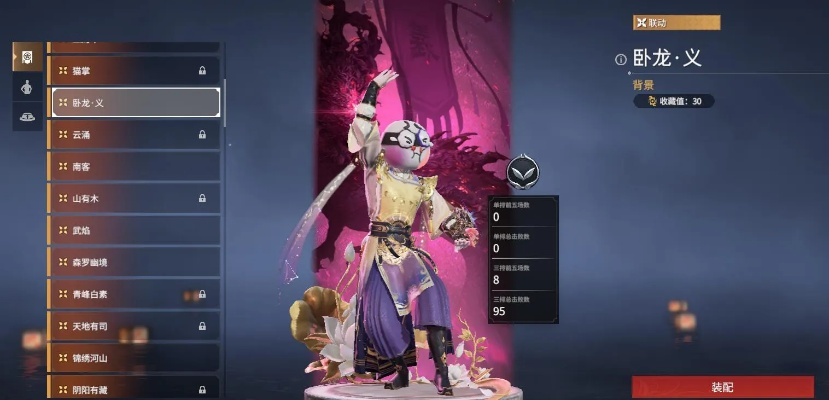Select the 卧龙·义 background entry
The width and height of the screenshot is (829, 400).
coord(134,102)
